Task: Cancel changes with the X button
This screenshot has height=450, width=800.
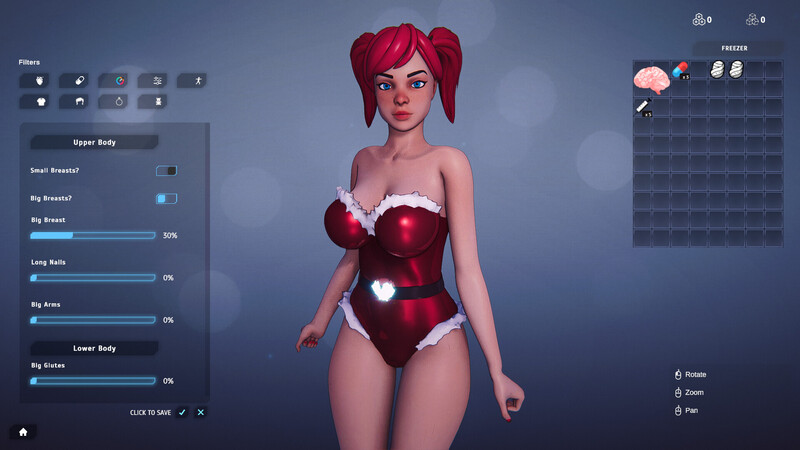Action: [201, 412]
